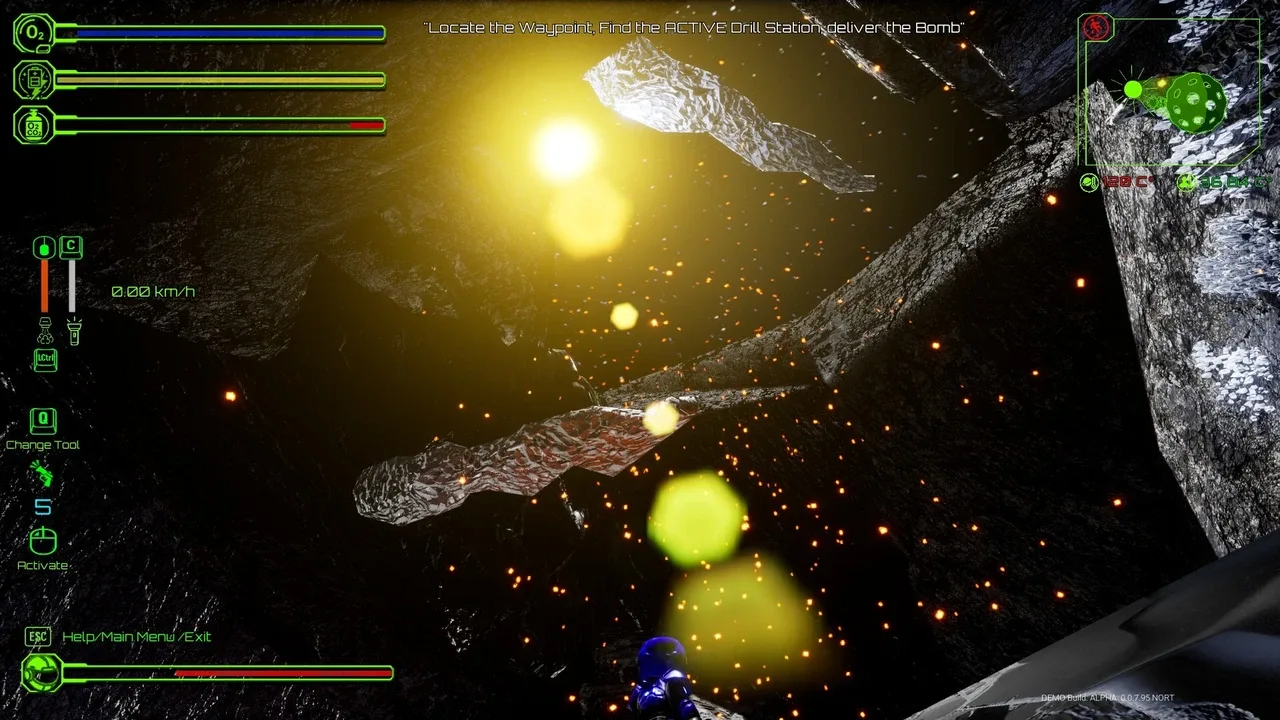Click the O2/CO2 tank icon
The width and height of the screenshot is (1280, 720).
pos(34,125)
